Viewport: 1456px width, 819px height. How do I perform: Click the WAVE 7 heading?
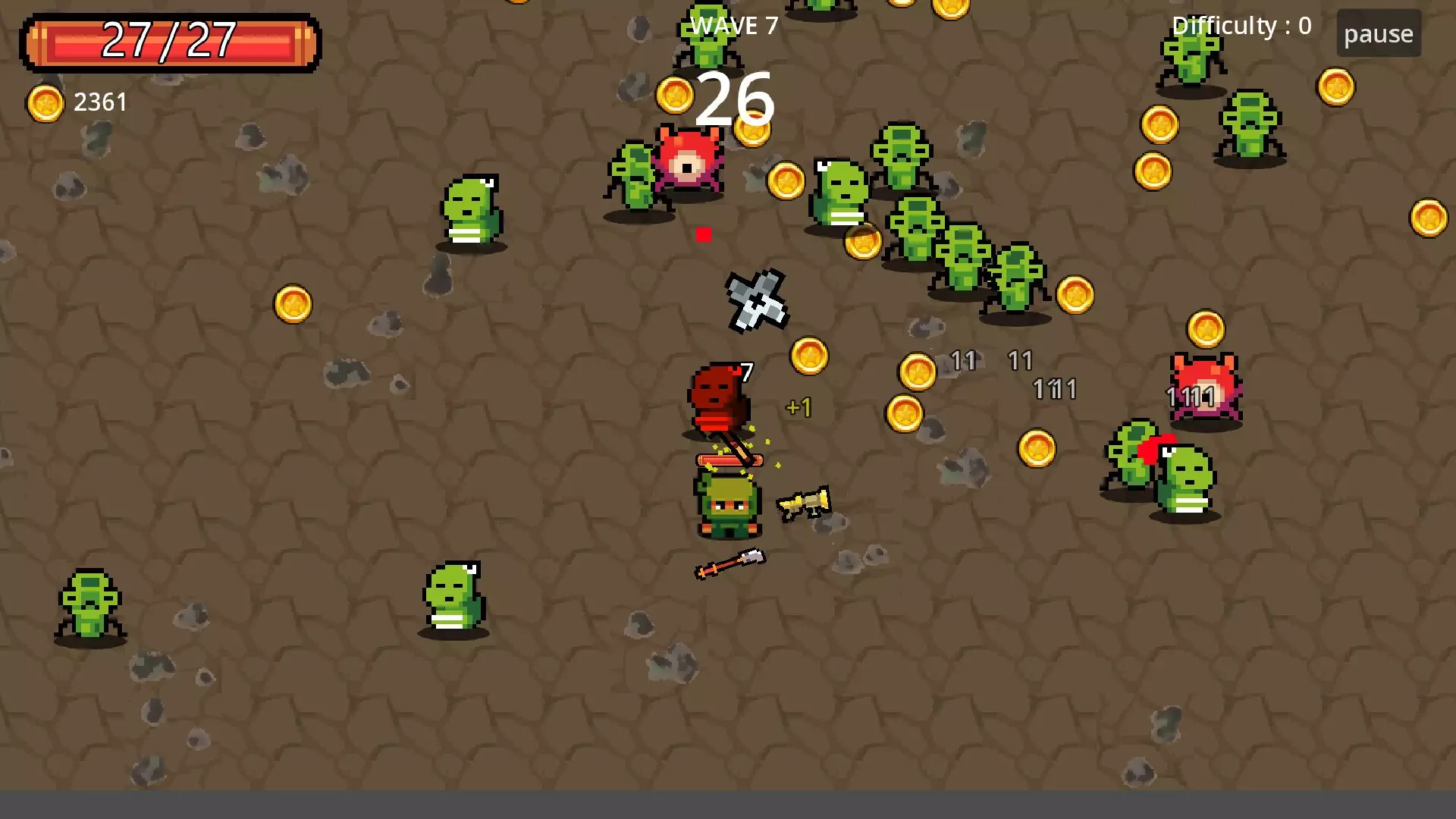pos(733,24)
